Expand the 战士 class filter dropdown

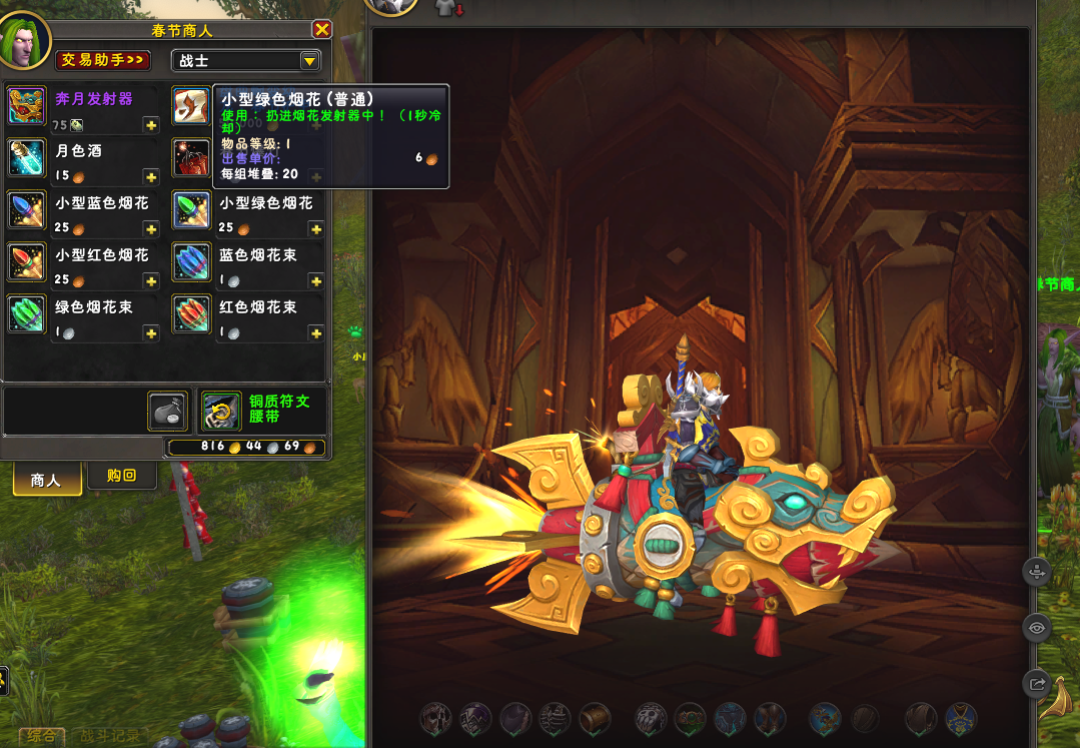pyautogui.click(x=309, y=61)
